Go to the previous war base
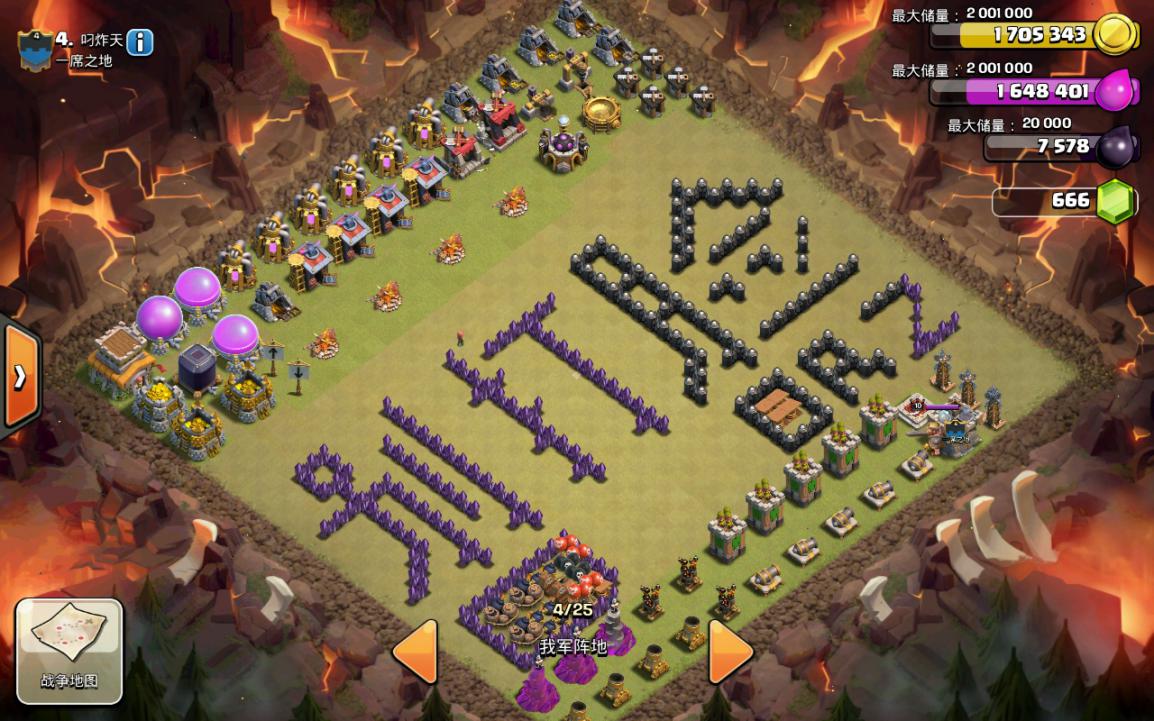Viewport: 1154px width, 721px height. coord(415,651)
